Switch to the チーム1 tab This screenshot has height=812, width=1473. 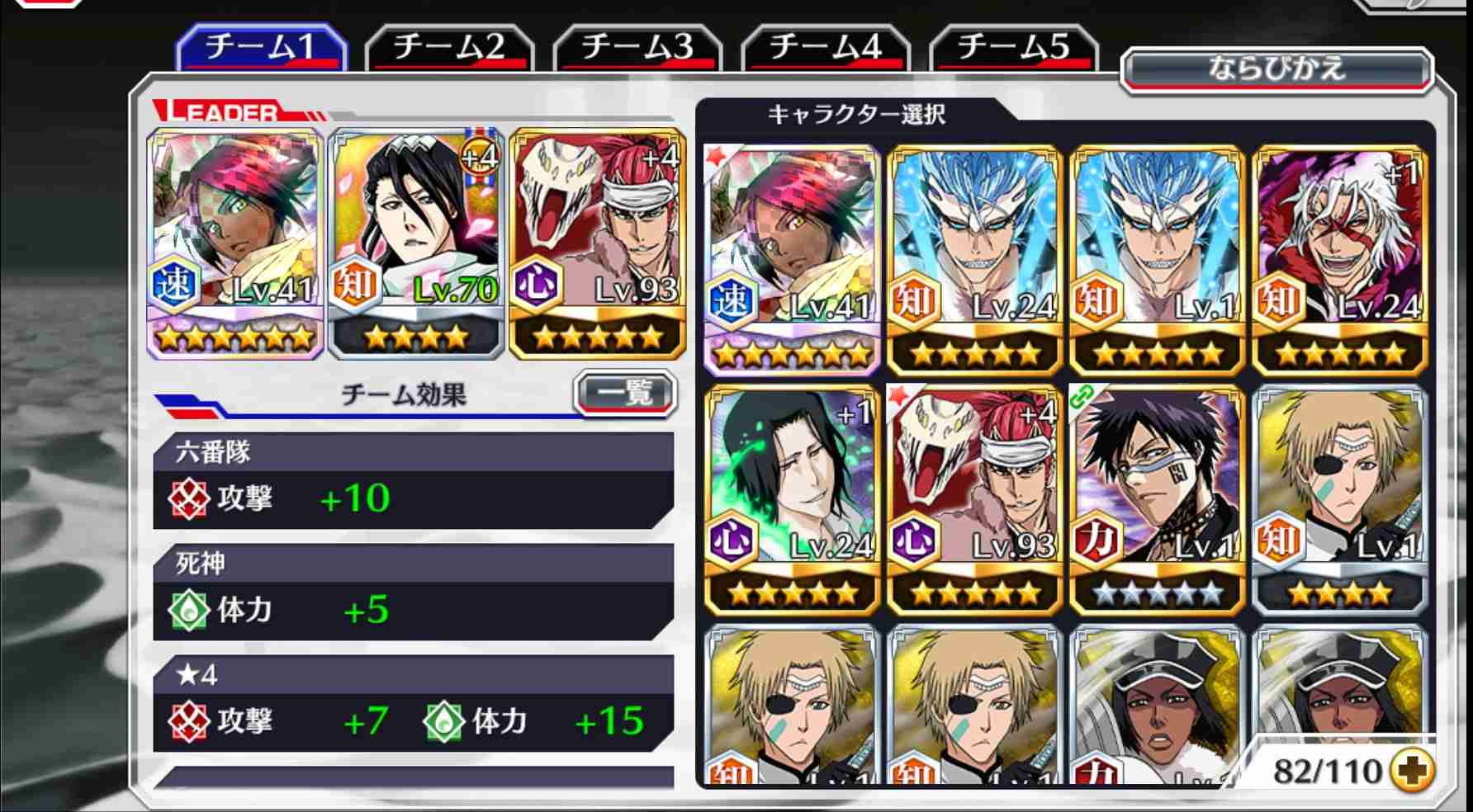click(261, 47)
